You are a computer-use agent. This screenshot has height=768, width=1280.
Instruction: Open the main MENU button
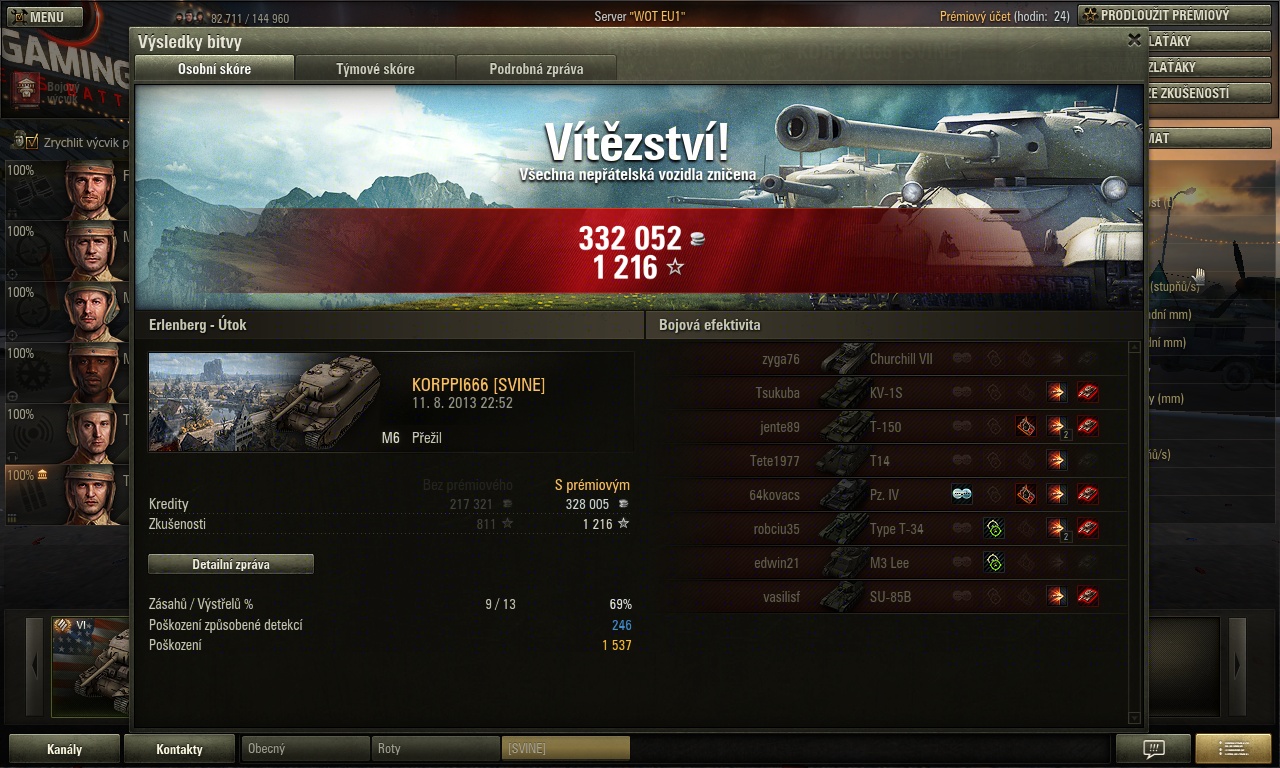click(43, 17)
